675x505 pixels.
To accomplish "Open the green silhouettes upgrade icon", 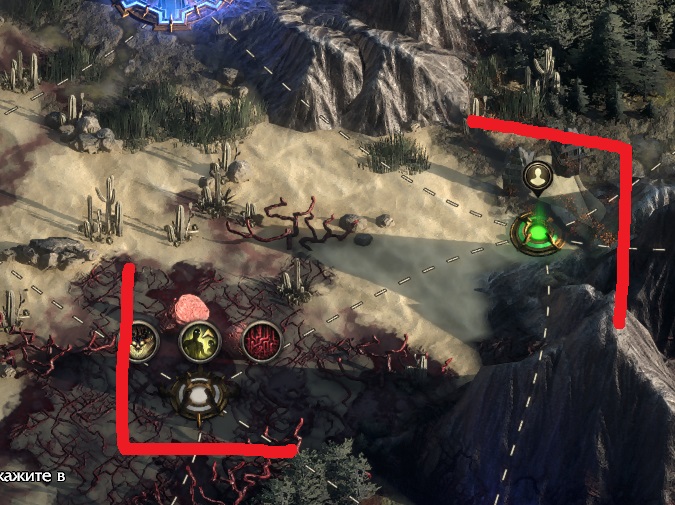I will click(199, 342).
